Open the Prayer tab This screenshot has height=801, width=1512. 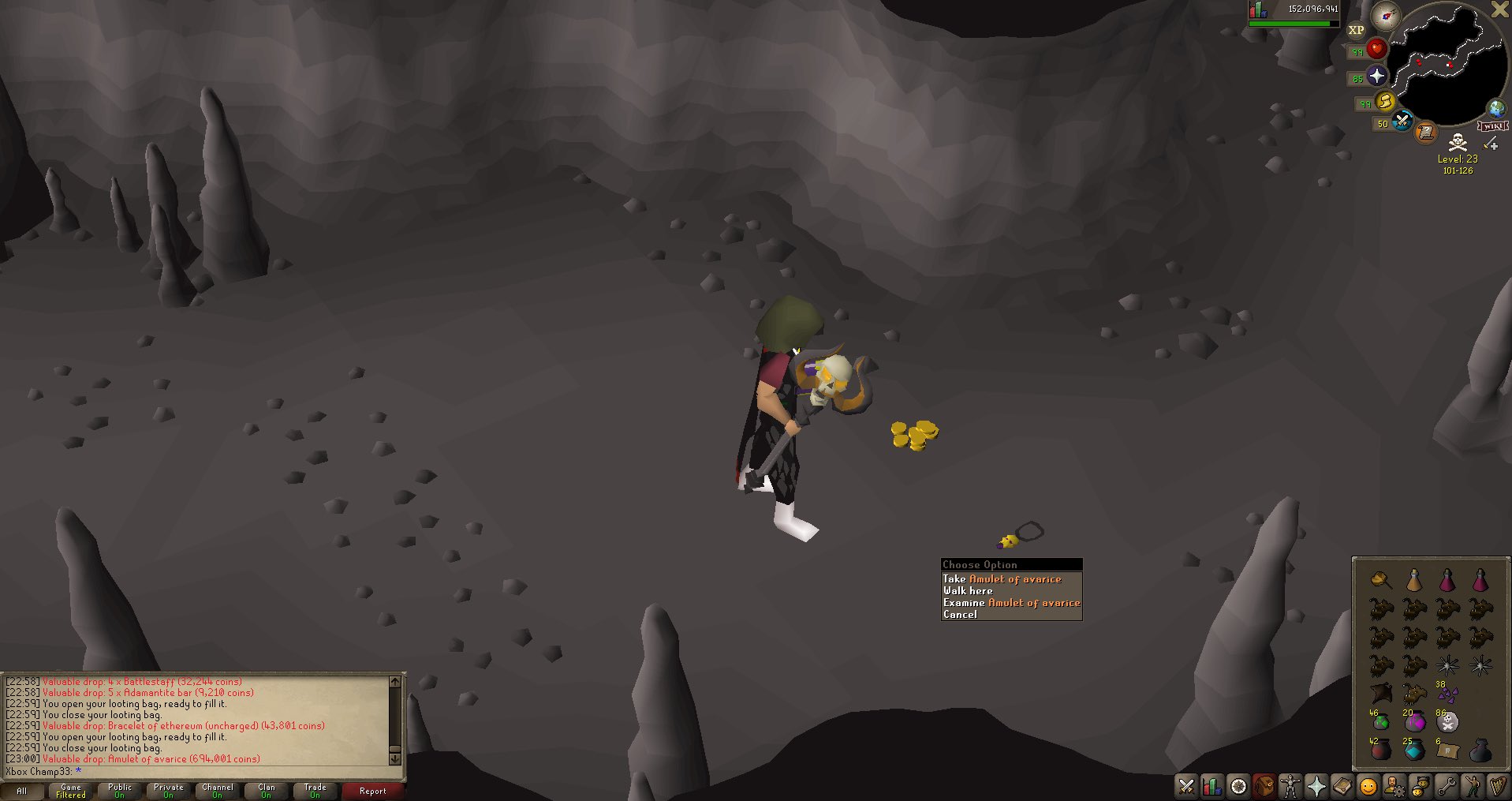[1316, 786]
